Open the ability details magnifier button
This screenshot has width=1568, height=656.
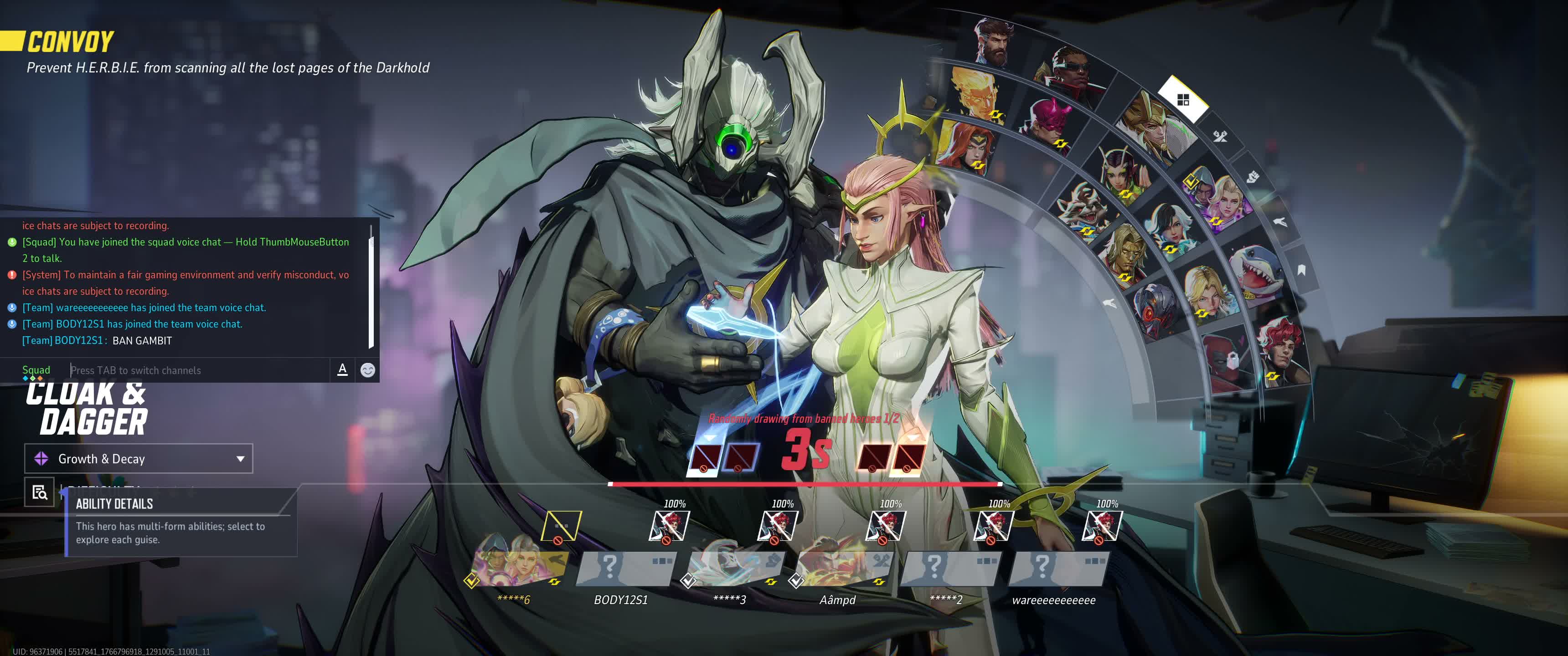click(40, 492)
